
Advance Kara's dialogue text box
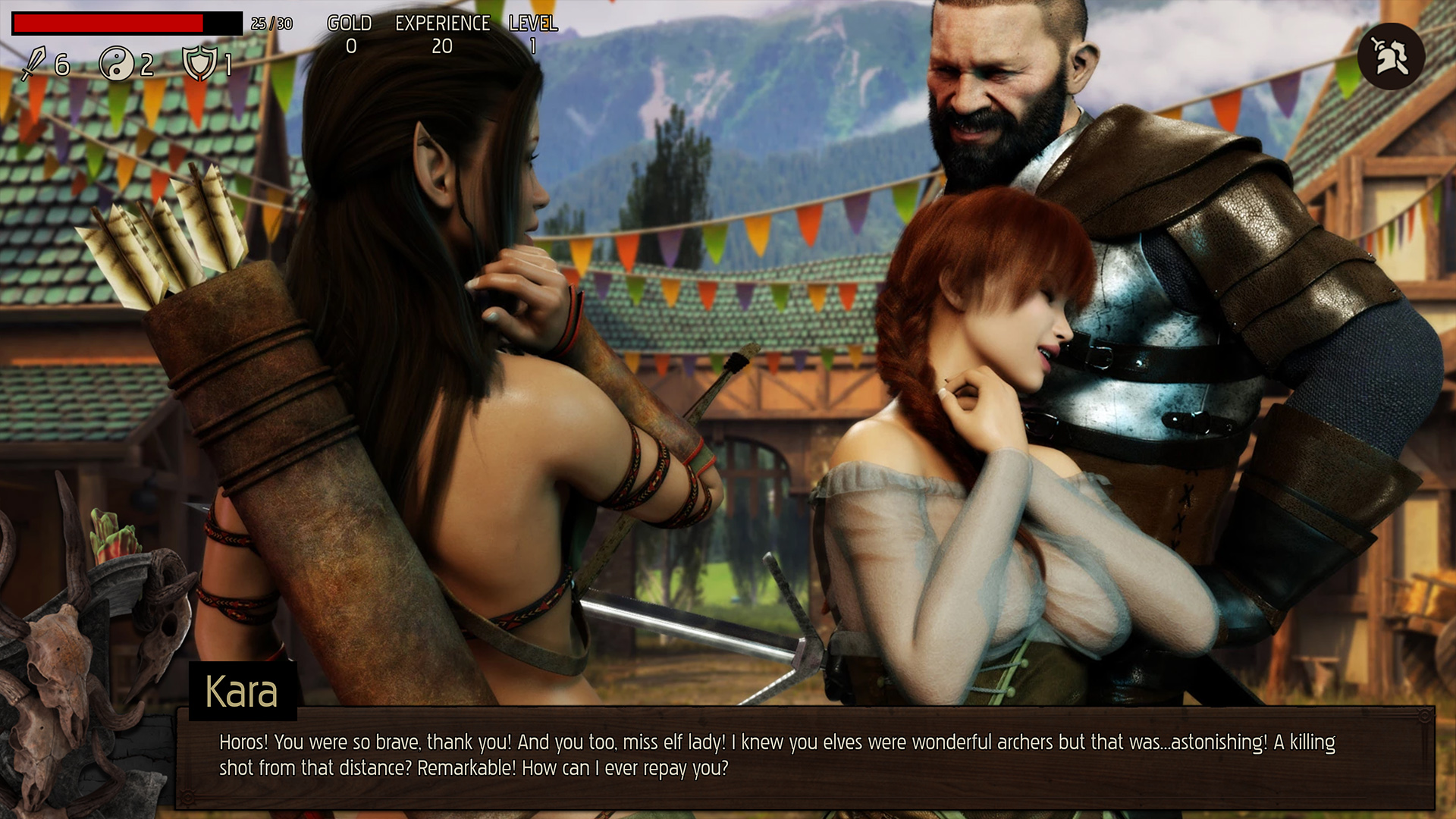click(804, 757)
